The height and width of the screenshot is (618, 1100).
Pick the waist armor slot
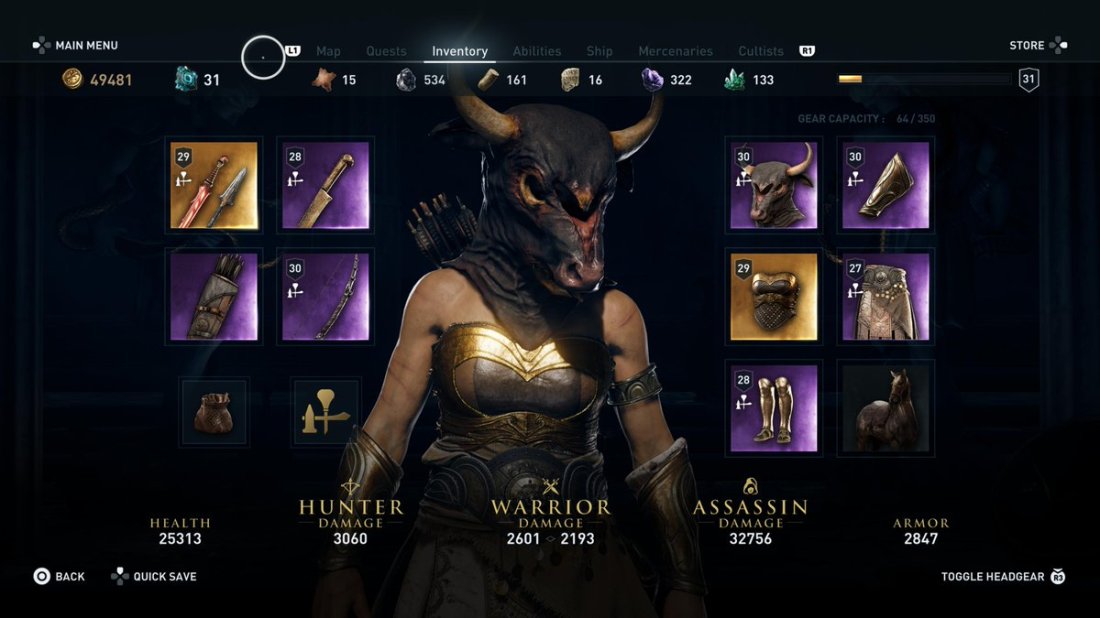[885, 296]
